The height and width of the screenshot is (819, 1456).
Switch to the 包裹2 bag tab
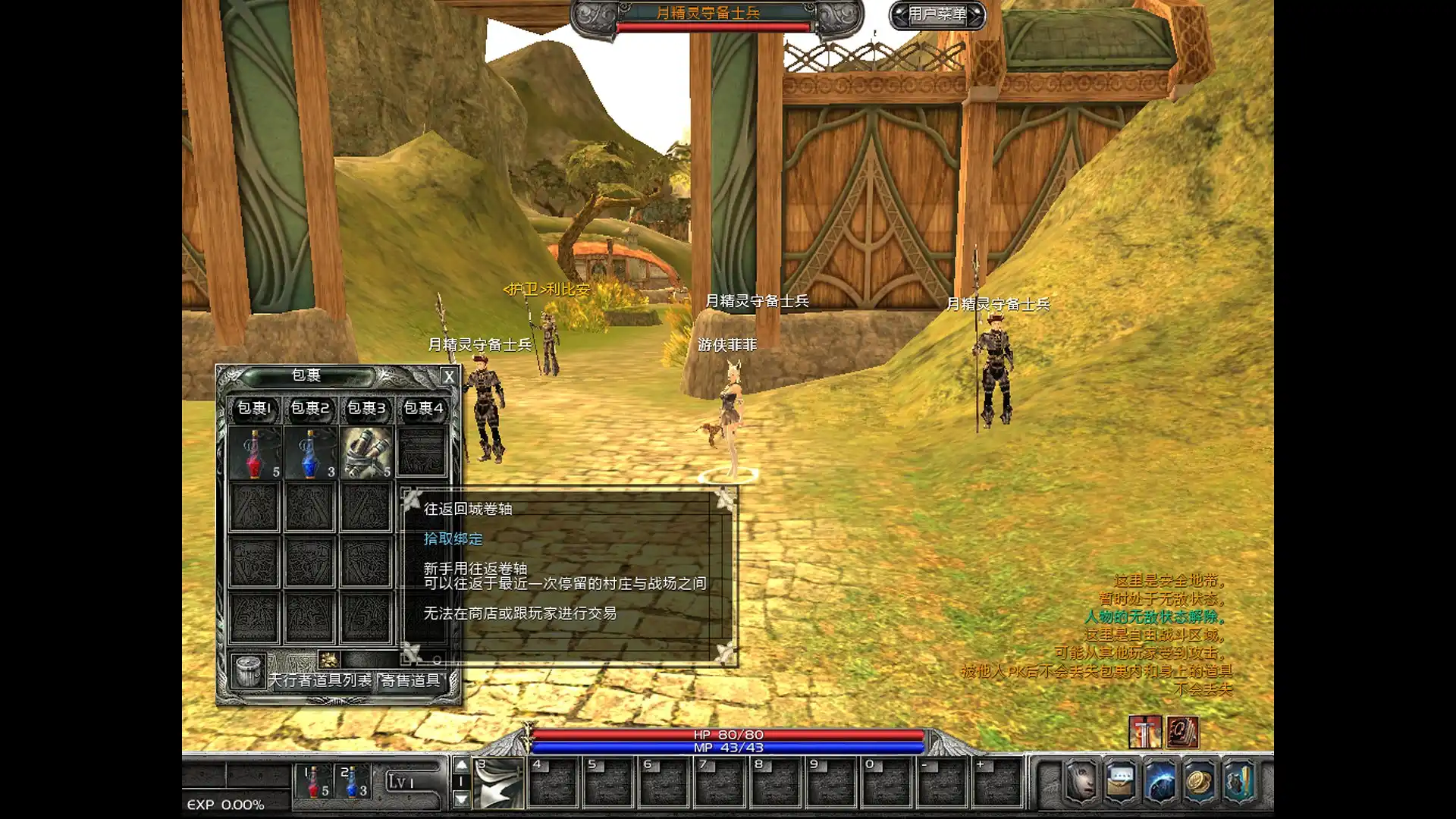coord(310,409)
